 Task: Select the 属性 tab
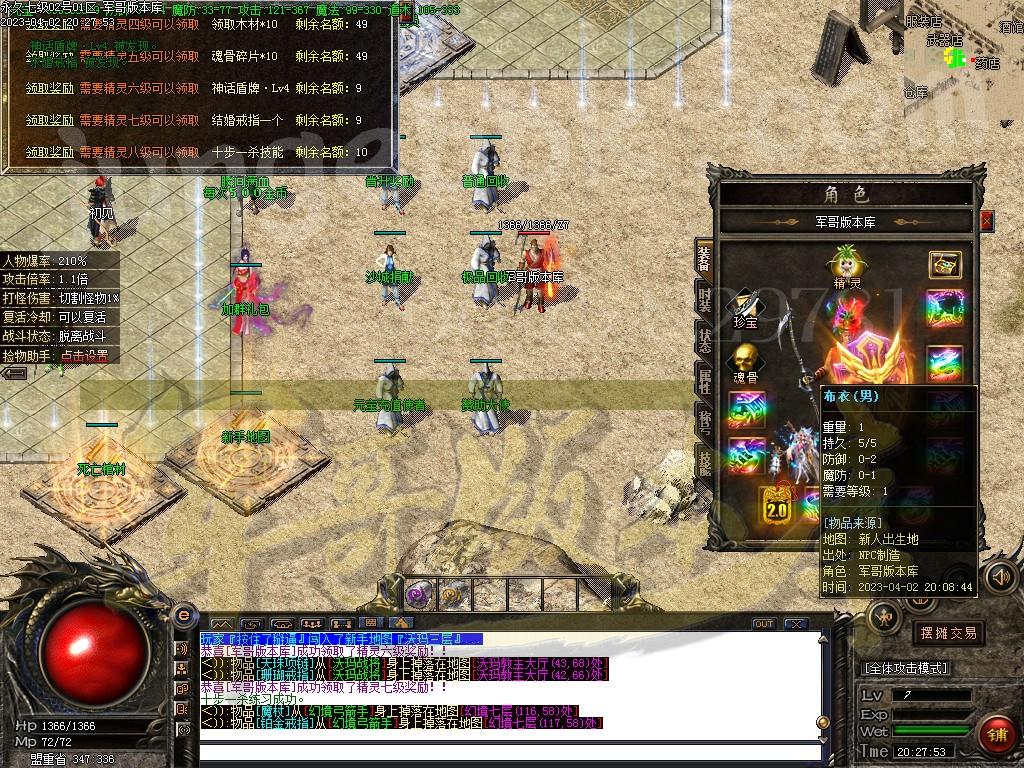(704, 379)
